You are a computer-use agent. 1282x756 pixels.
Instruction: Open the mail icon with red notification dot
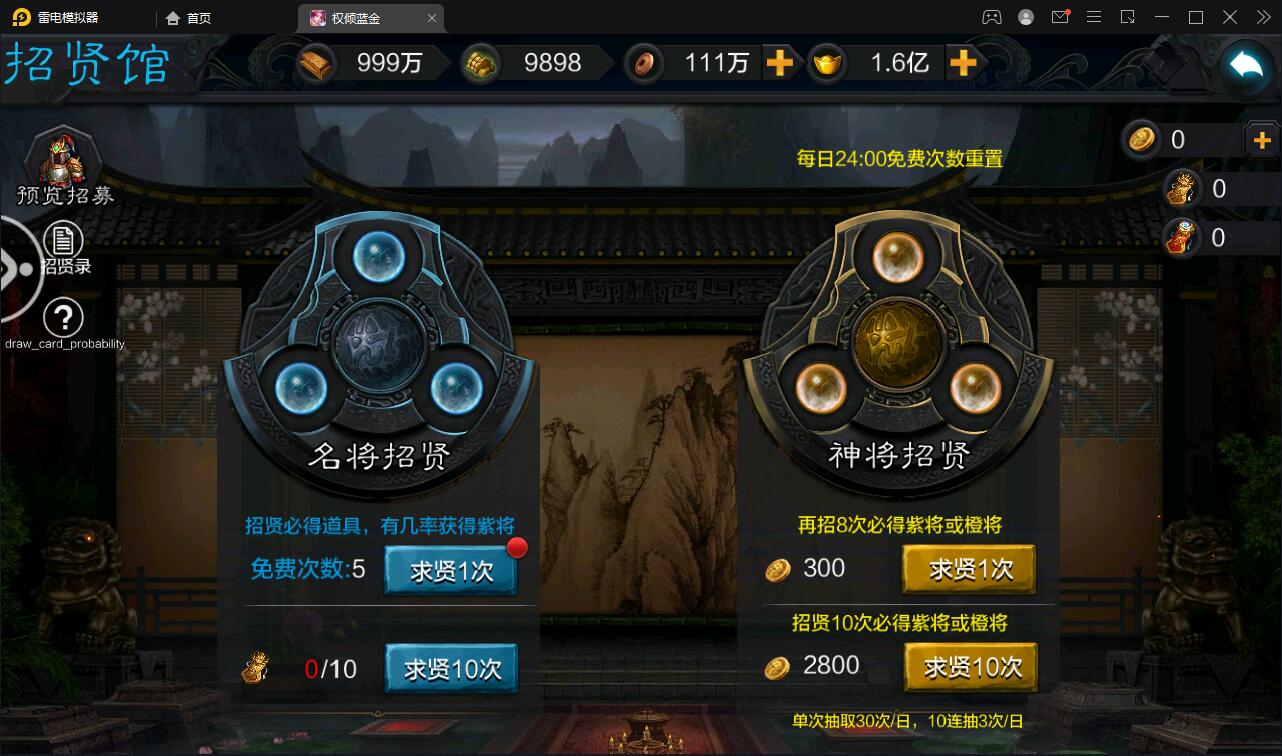pyautogui.click(x=1061, y=17)
